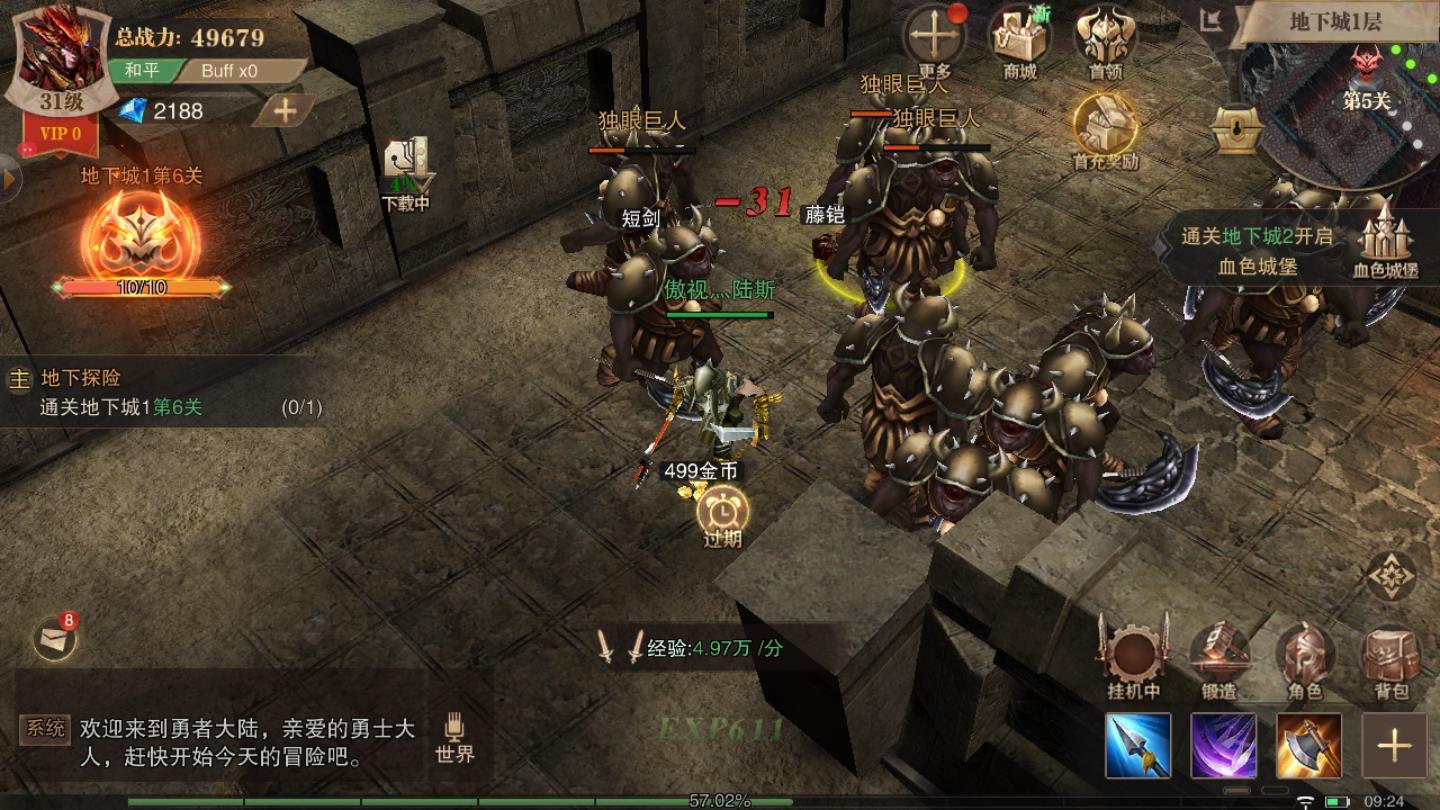Open the 商城 shop
This screenshot has width=1440, height=810.
coord(1019,38)
